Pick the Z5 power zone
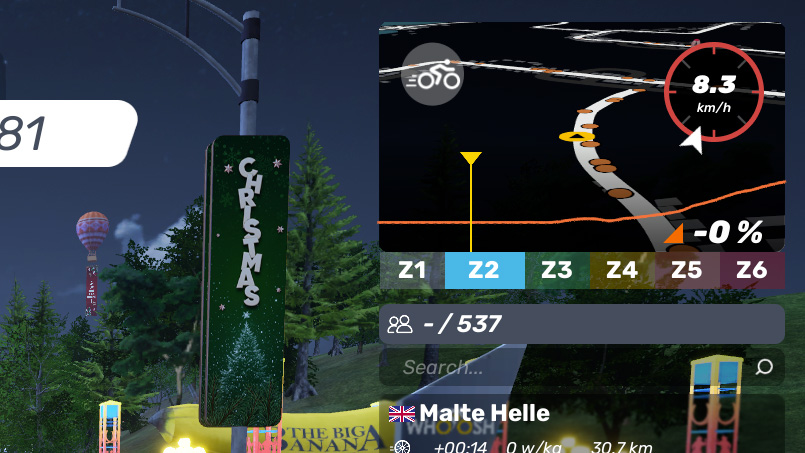The height and width of the screenshot is (453, 805). (x=686, y=270)
